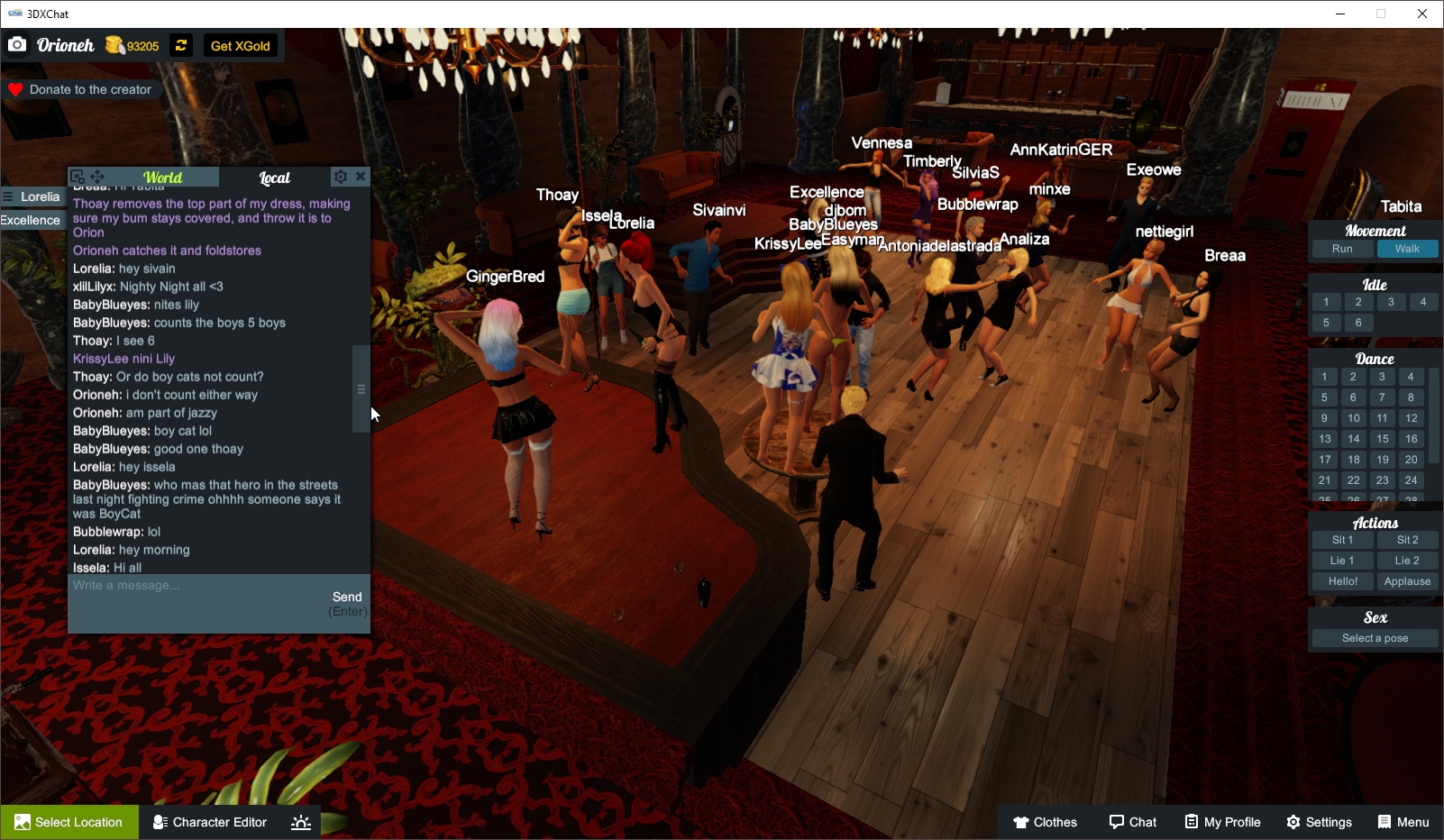1444x840 pixels.
Task: Click the XGold refresh icon
Action: pos(180,44)
